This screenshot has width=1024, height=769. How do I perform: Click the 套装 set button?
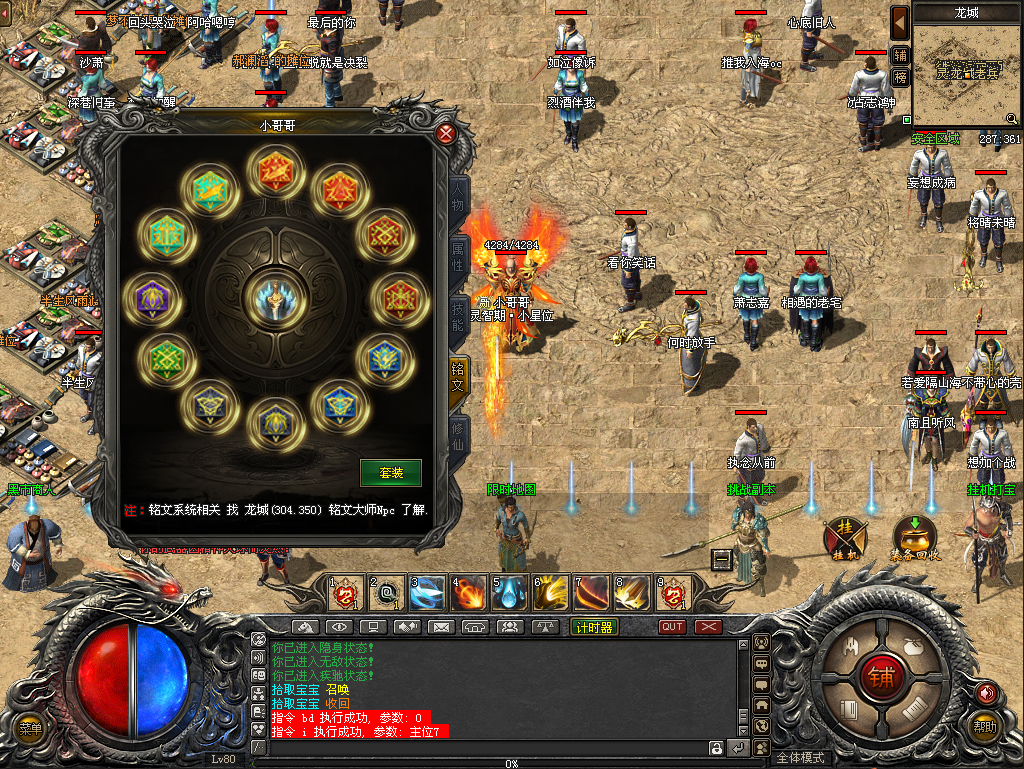(390, 473)
